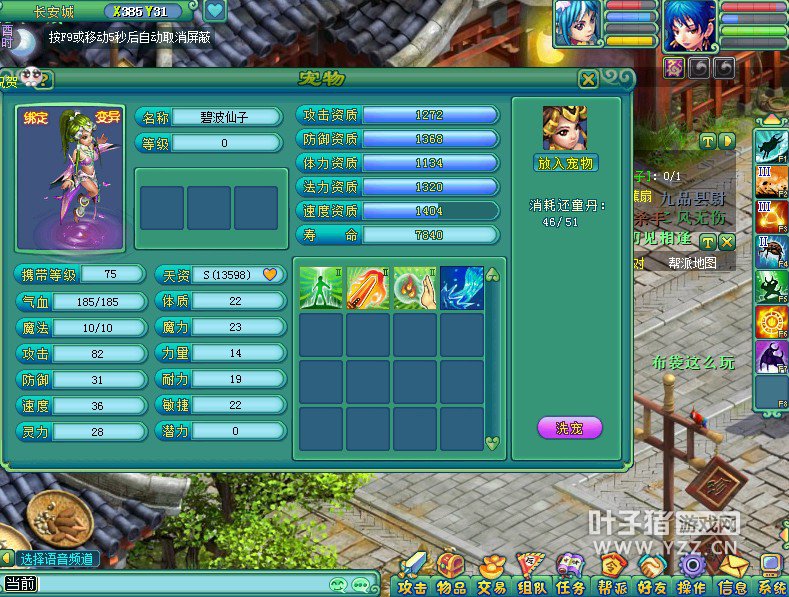Image resolution: width=789 pixels, height=597 pixels.
Task: Click the 放入宠物 button
Action: 565,163
